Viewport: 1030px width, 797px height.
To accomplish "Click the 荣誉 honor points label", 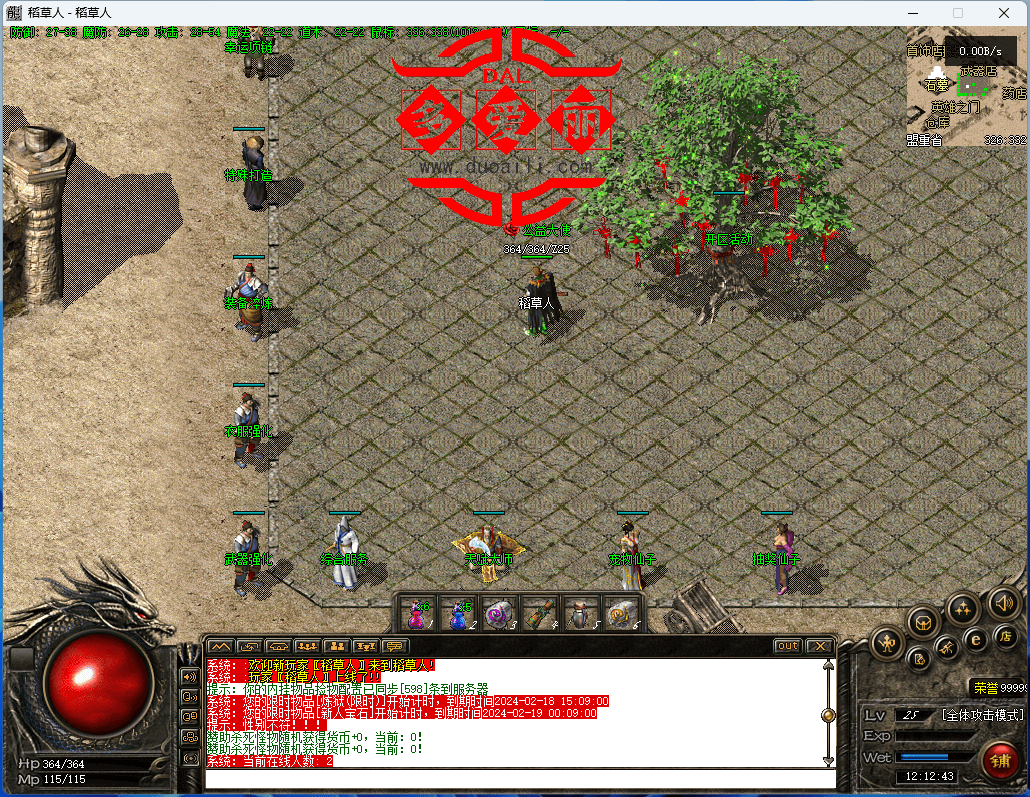I will pos(986,687).
